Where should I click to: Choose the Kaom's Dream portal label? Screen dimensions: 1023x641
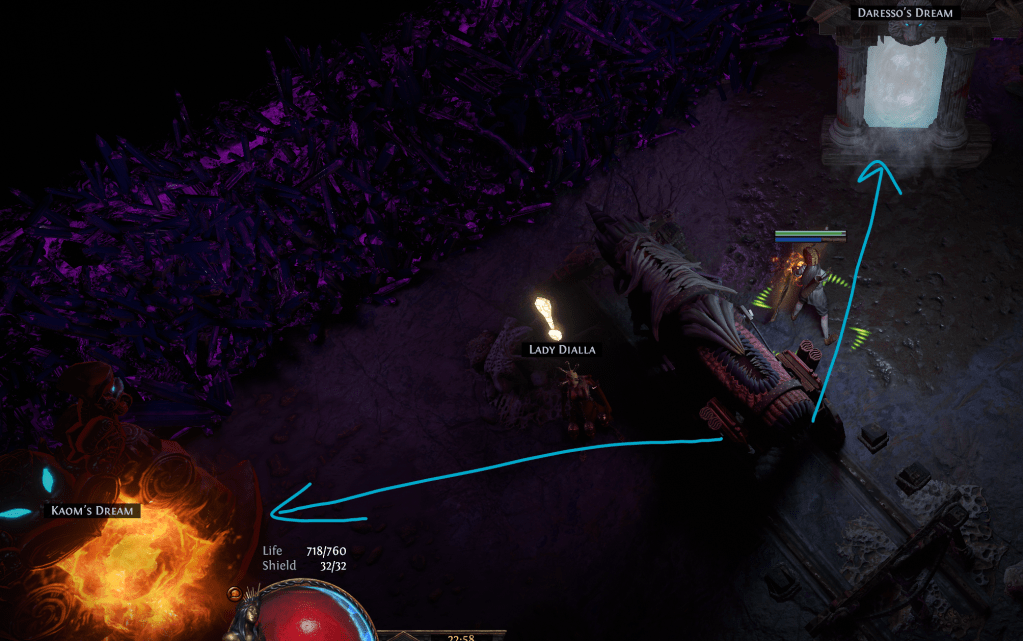coord(95,511)
